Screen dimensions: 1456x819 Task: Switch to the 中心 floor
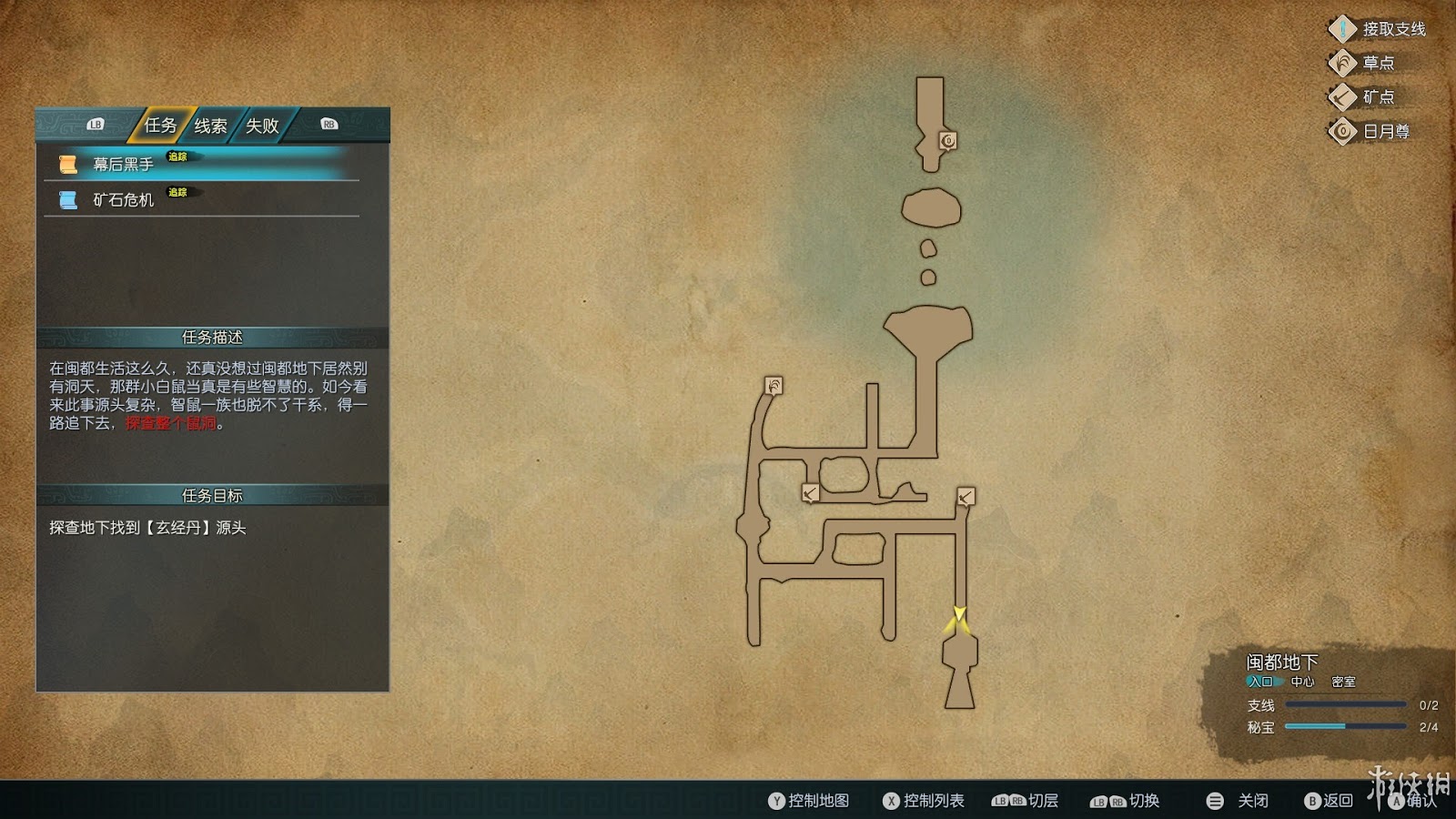(x=1302, y=682)
